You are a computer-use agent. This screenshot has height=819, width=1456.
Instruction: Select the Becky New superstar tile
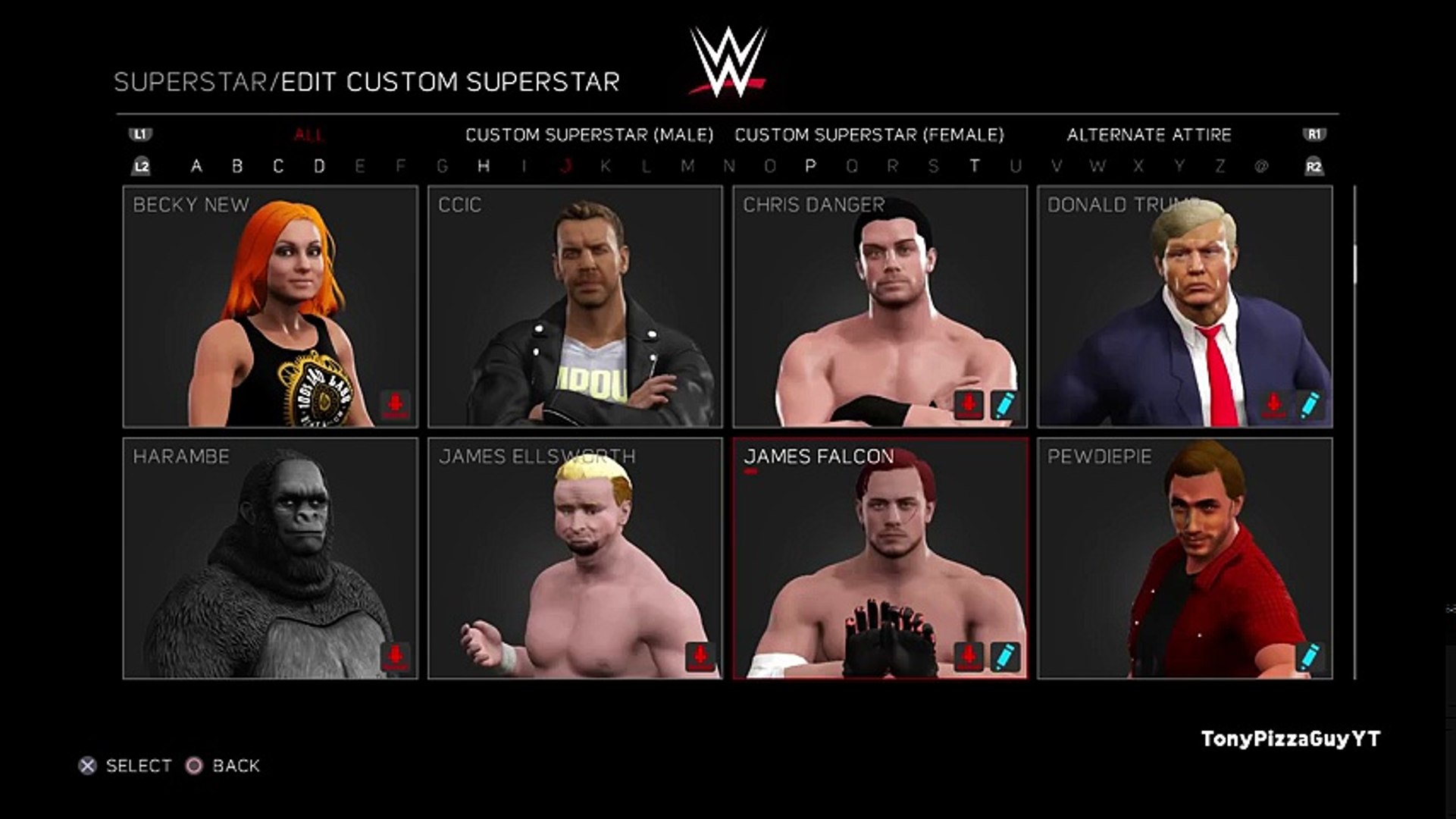(x=270, y=306)
